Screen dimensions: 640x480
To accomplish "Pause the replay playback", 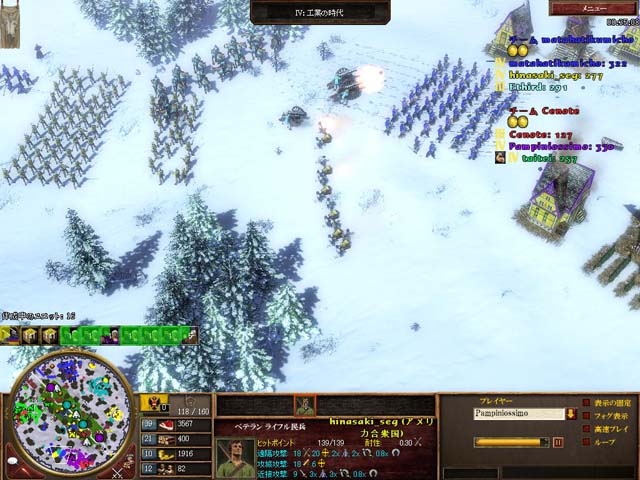I will (x=558, y=441).
